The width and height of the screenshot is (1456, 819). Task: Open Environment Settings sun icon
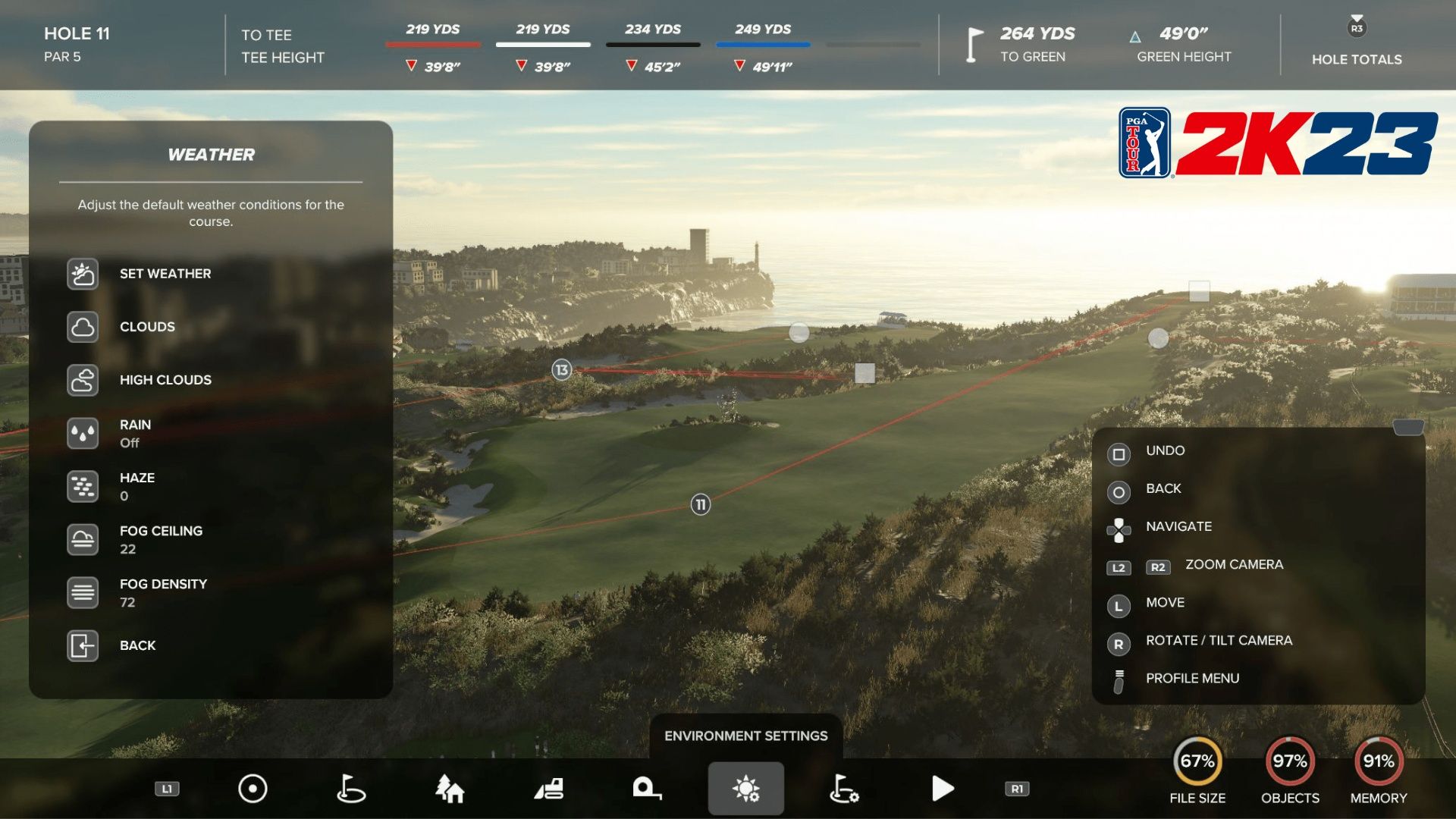746,788
